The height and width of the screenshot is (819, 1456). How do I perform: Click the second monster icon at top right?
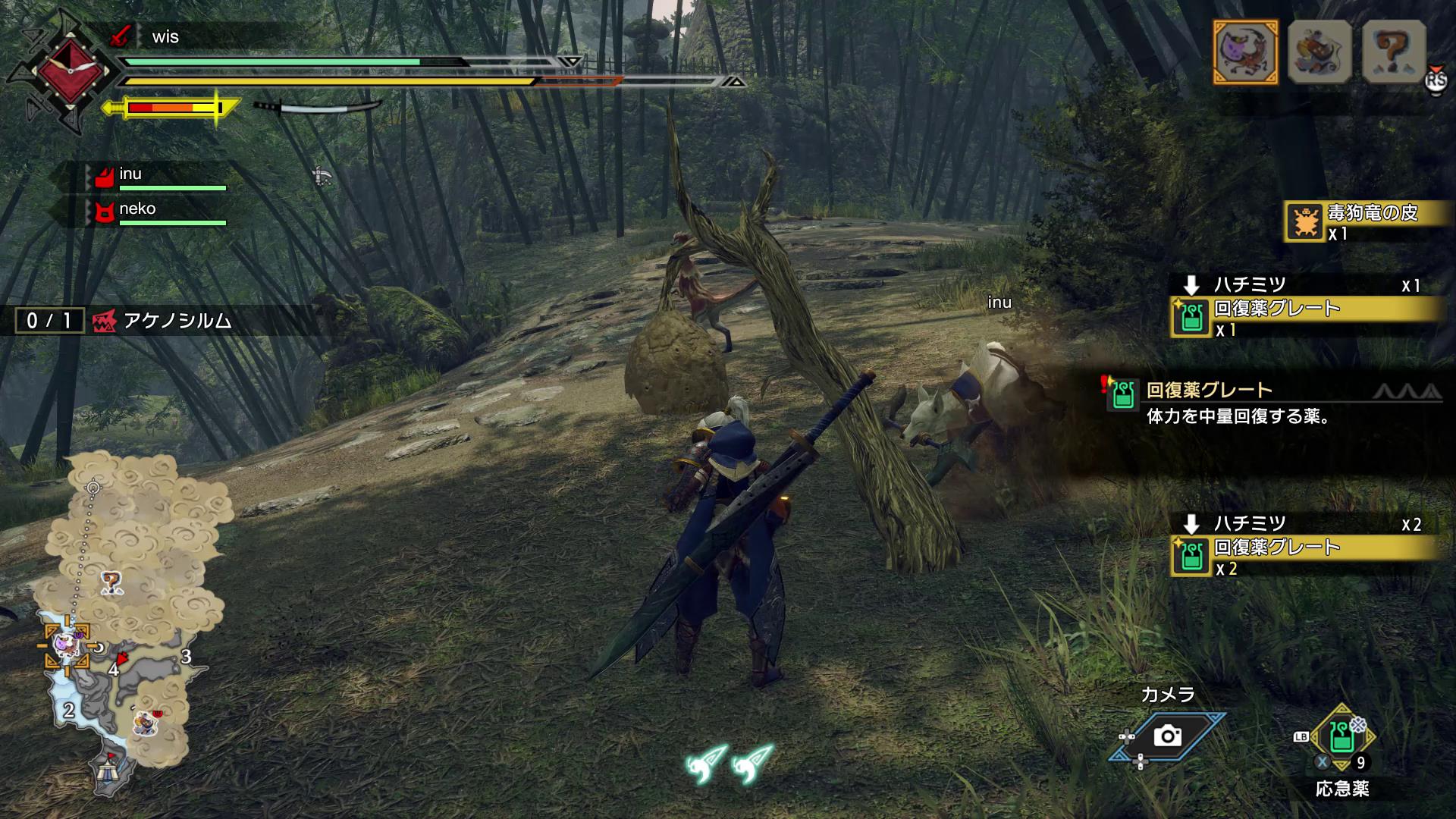1319,52
